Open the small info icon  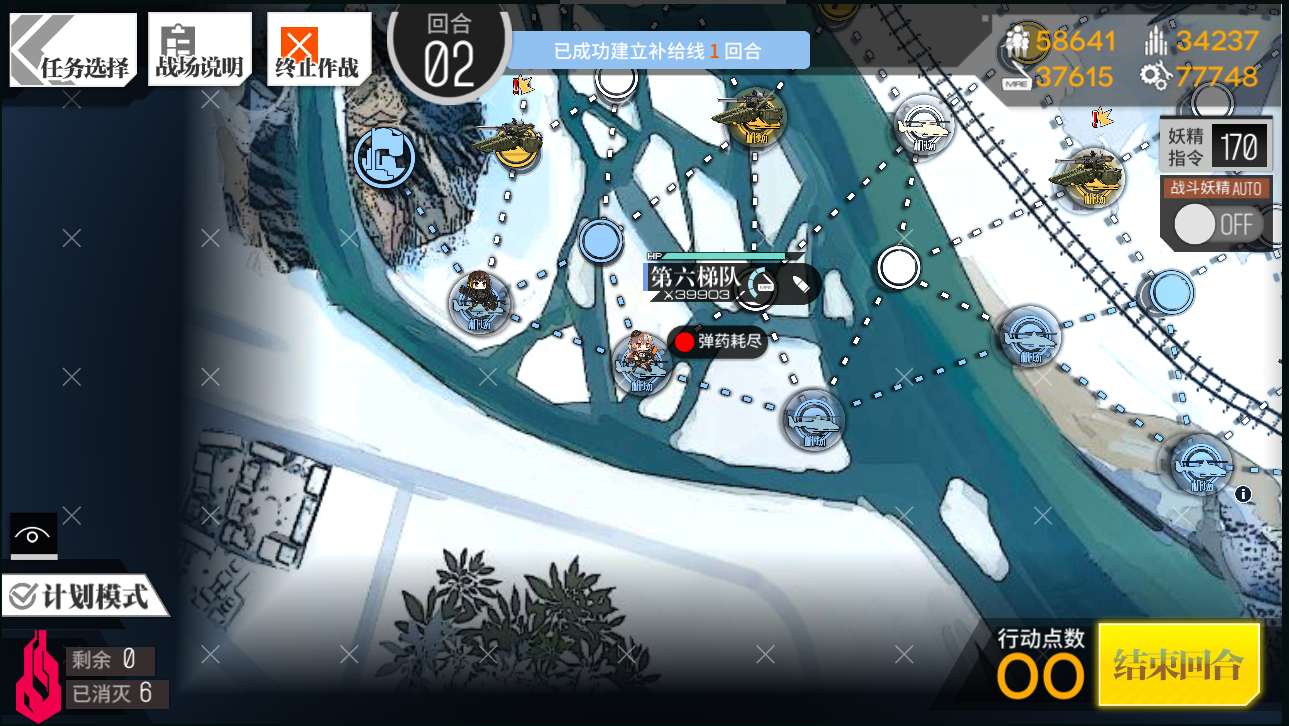[x=1243, y=494]
